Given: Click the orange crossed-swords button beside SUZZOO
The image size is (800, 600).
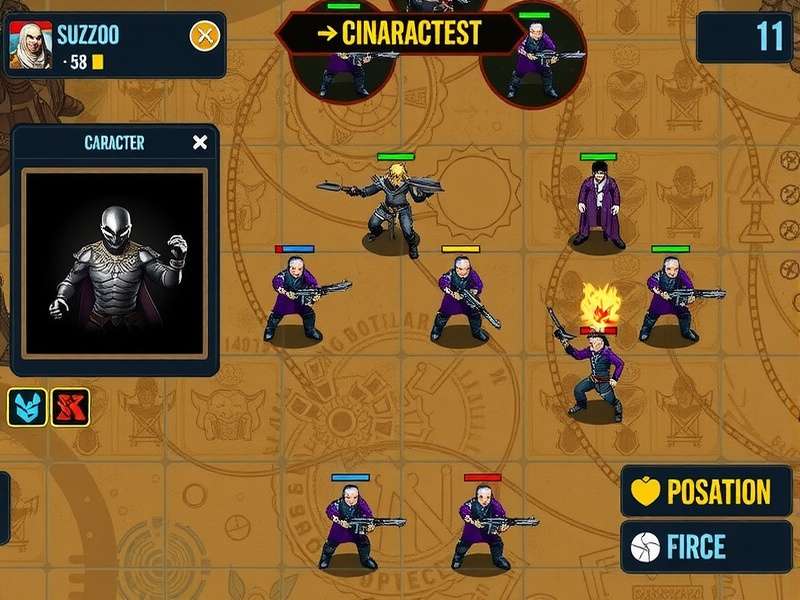Looking at the screenshot, I should (205, 37).
